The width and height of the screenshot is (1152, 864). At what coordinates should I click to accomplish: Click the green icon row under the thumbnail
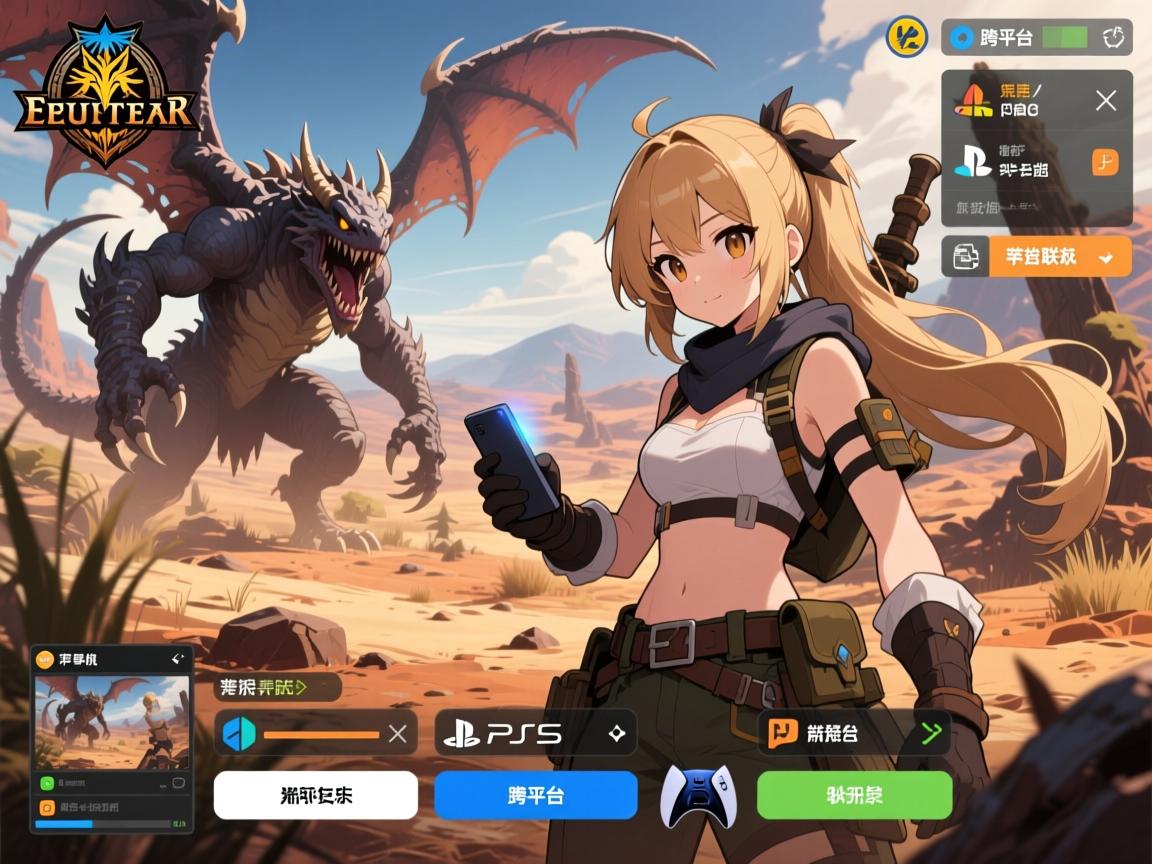pos(112,783)
